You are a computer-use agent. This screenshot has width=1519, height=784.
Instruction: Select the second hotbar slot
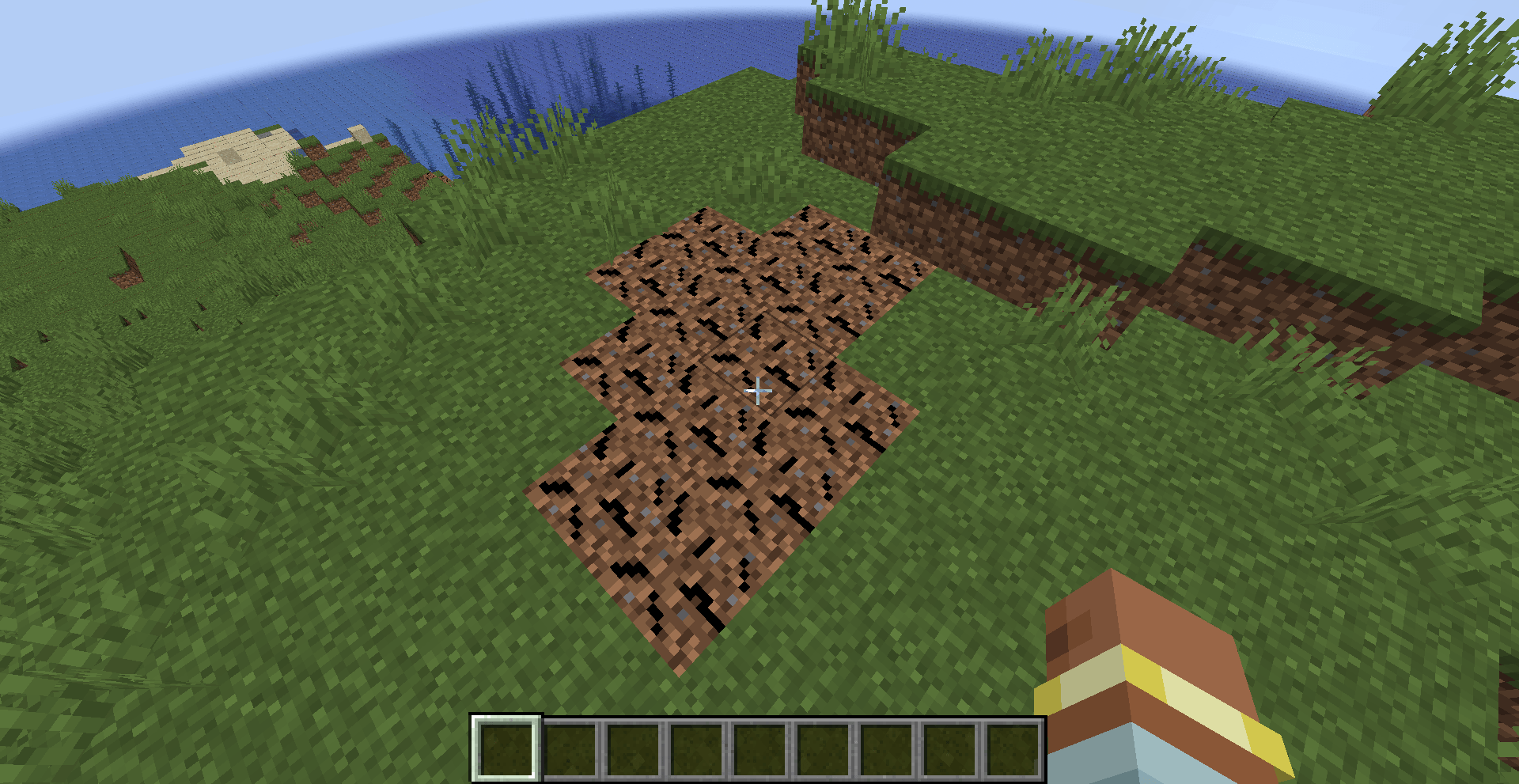[x=569, y=748]
